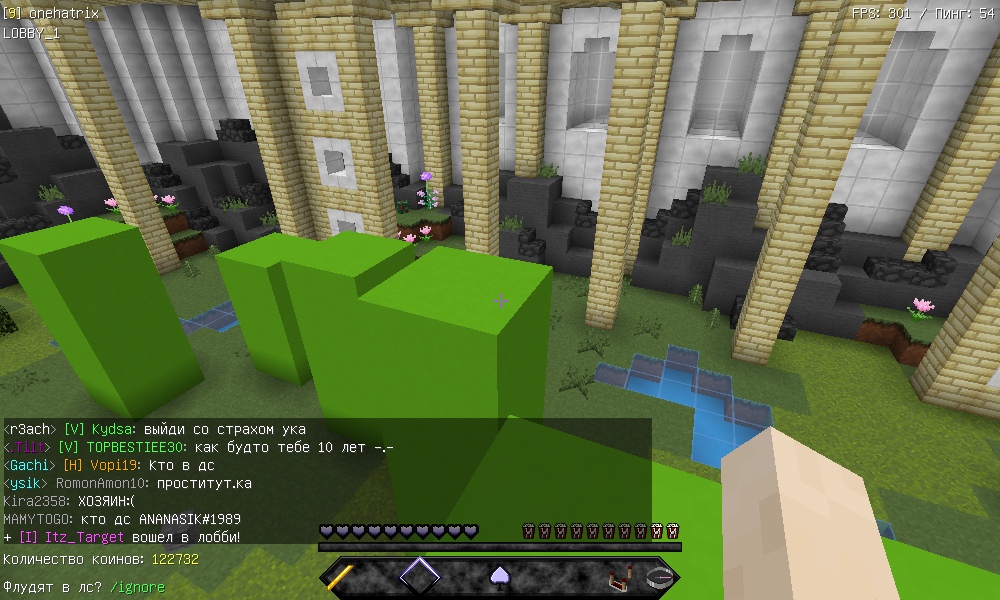Screen dimensions: 1000x600
Task: Click MAMYTOGO's chat message about Discord
Action: click(x=122, y=519)
